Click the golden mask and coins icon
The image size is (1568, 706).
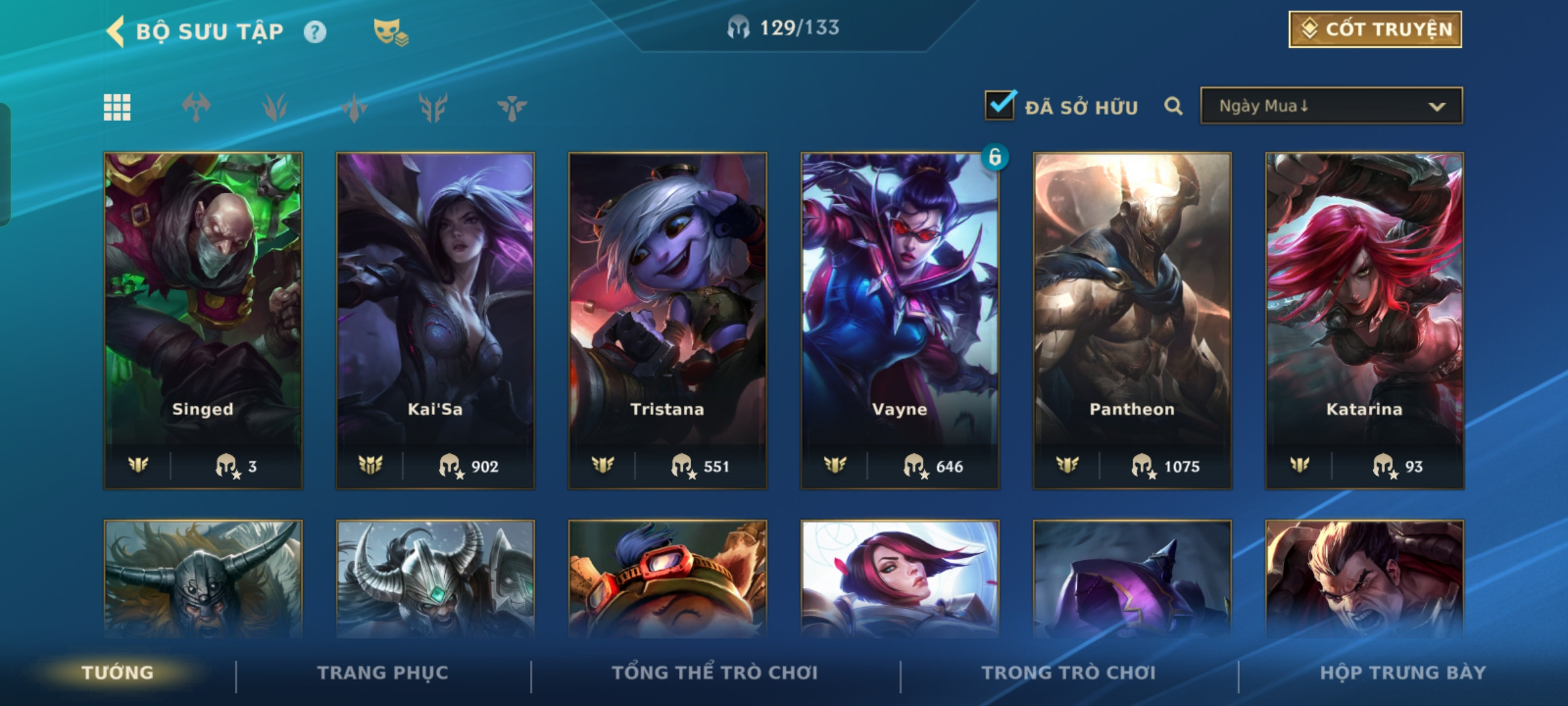390,32
